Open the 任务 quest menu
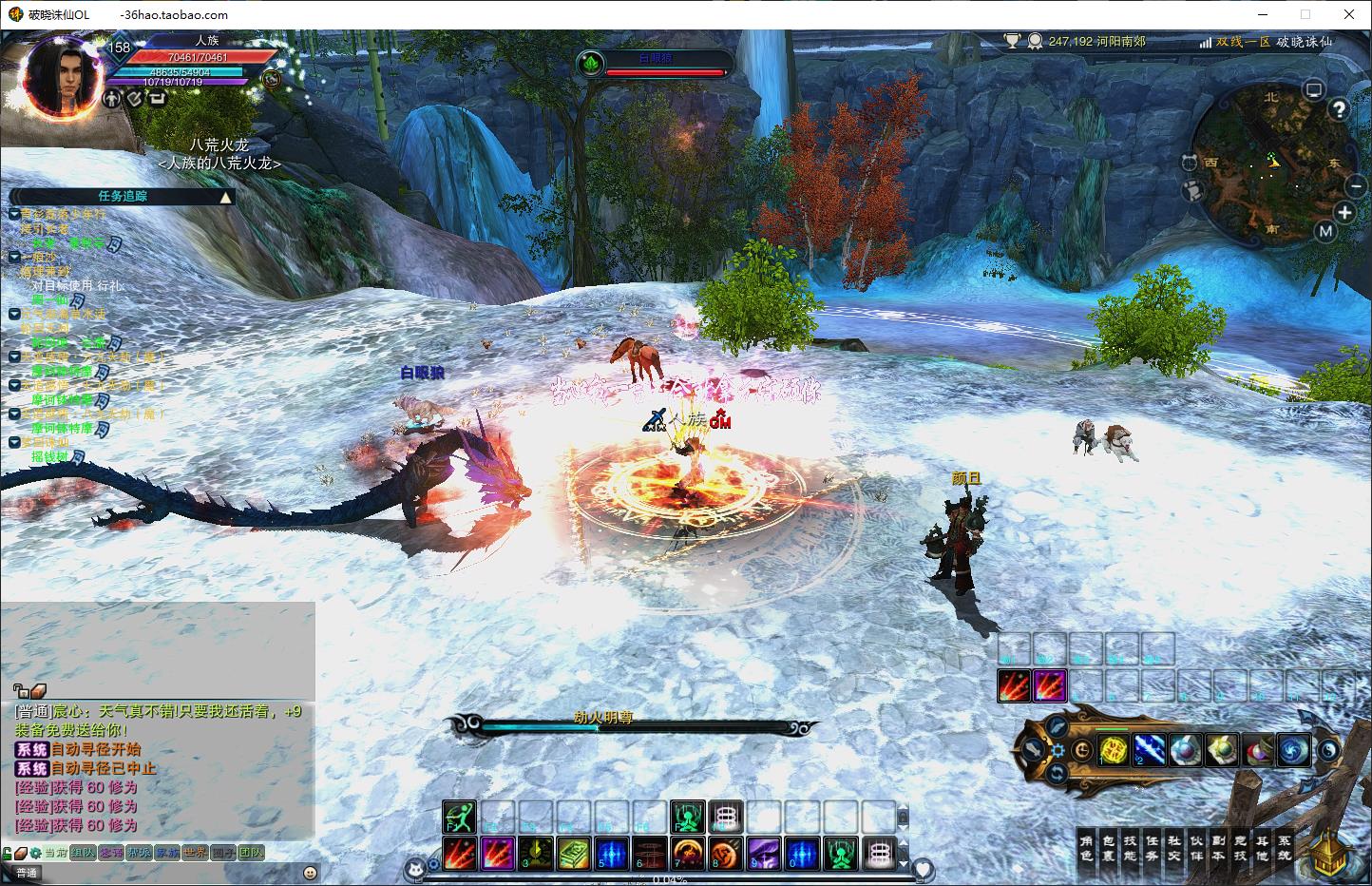The image size is (1372, 886). coord(1152,848)
